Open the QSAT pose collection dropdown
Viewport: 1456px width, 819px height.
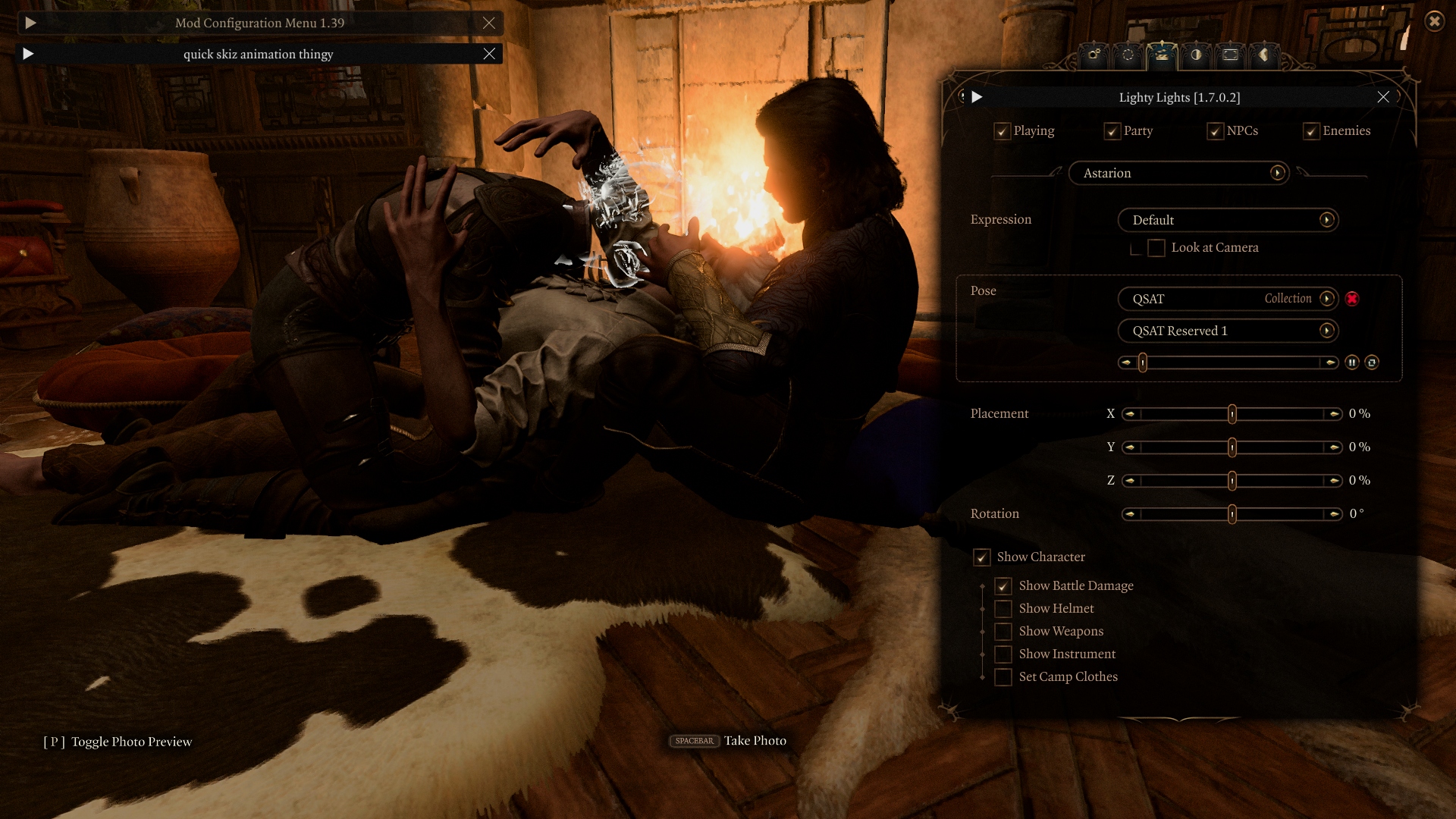[x=1326, y=299]
